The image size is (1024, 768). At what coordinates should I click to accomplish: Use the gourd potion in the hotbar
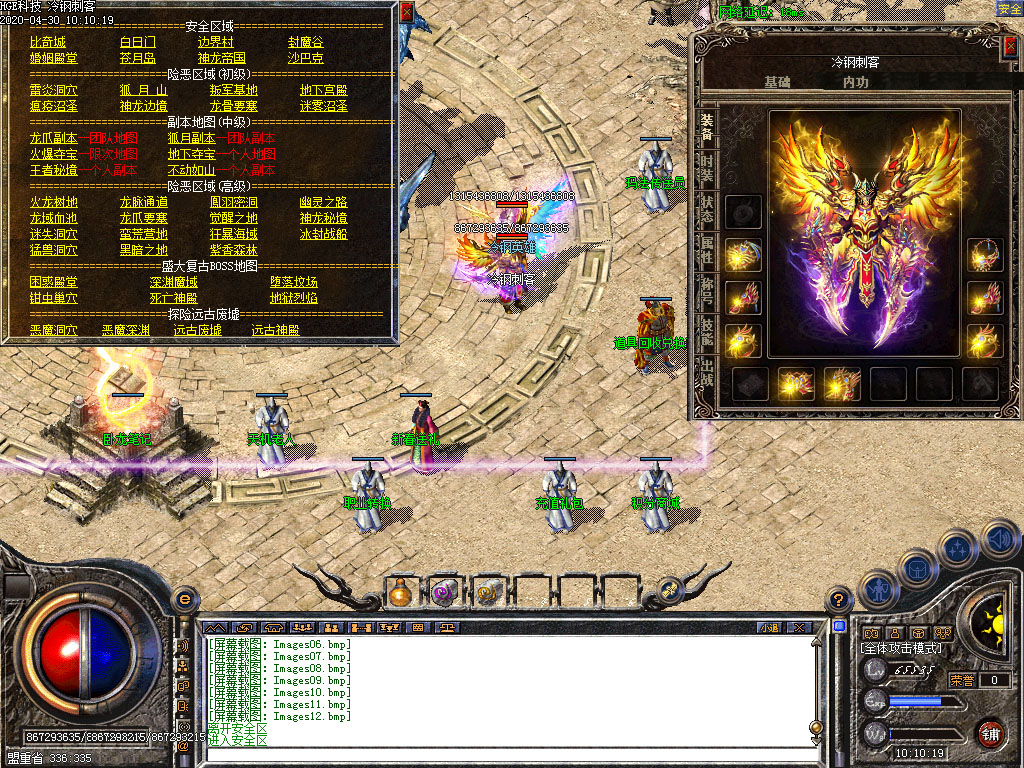tap(401, 592)
